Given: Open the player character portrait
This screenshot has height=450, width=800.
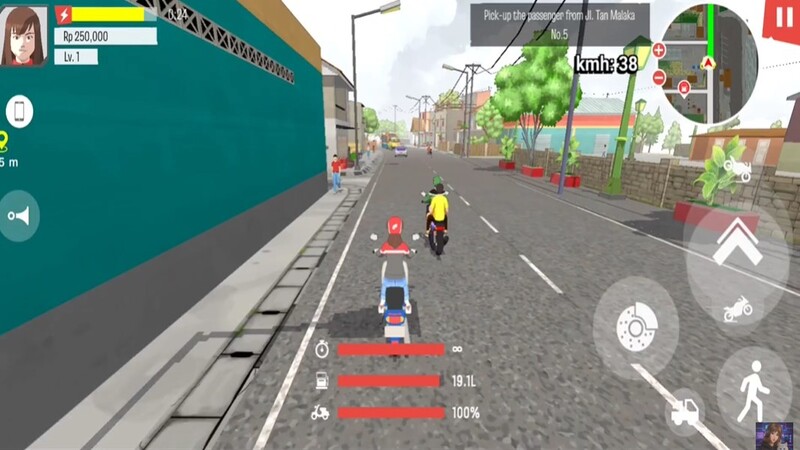Looking at the screenshot, I should (x=25, y=36).
